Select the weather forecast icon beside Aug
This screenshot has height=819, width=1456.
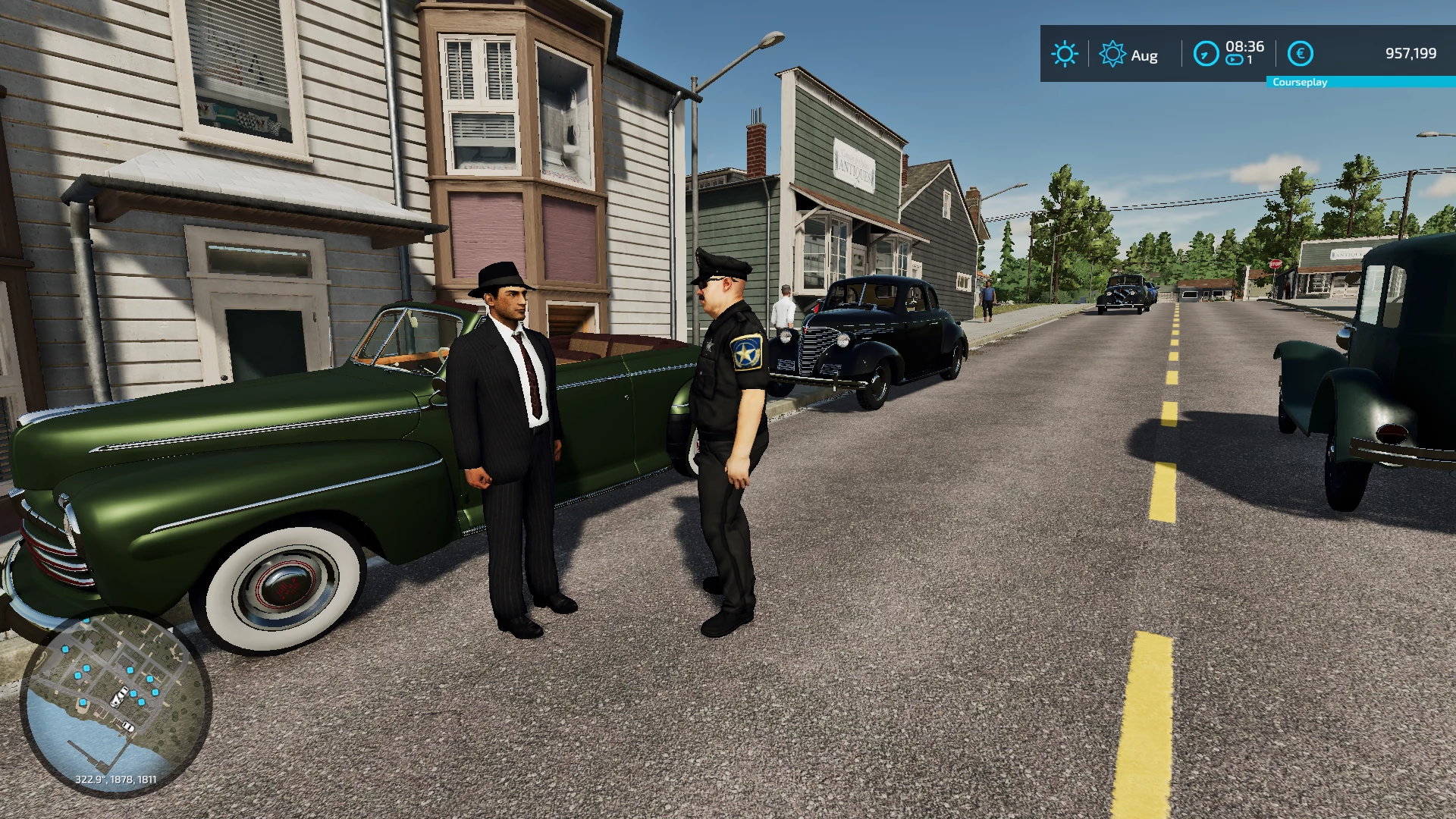[1112, 54]
